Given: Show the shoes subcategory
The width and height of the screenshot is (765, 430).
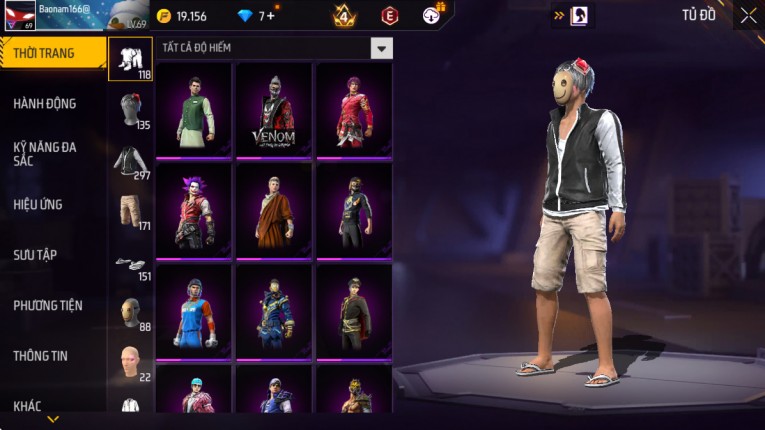Looking at the screenshot, I should point(130,264).
